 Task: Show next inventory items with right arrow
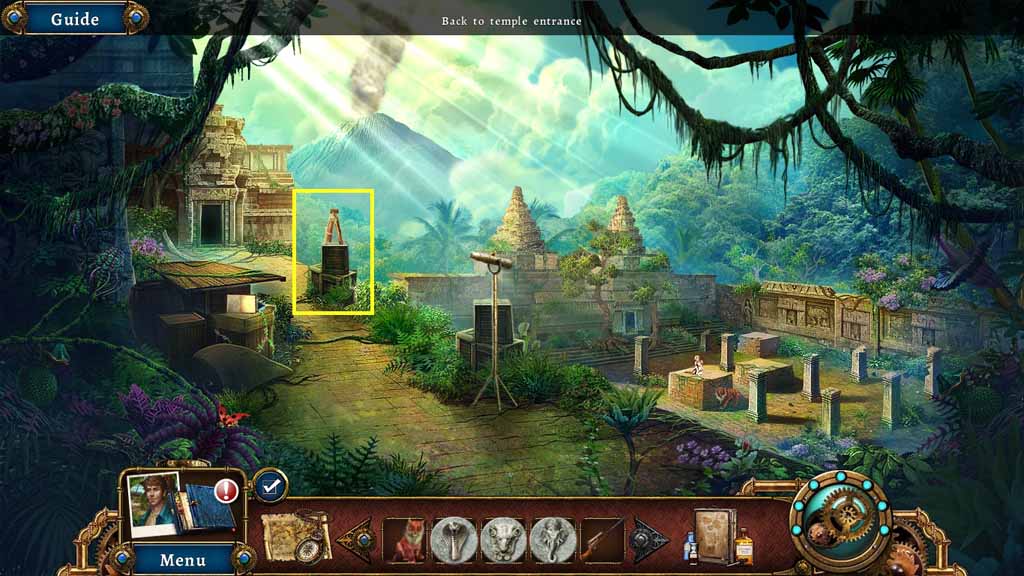650,540
